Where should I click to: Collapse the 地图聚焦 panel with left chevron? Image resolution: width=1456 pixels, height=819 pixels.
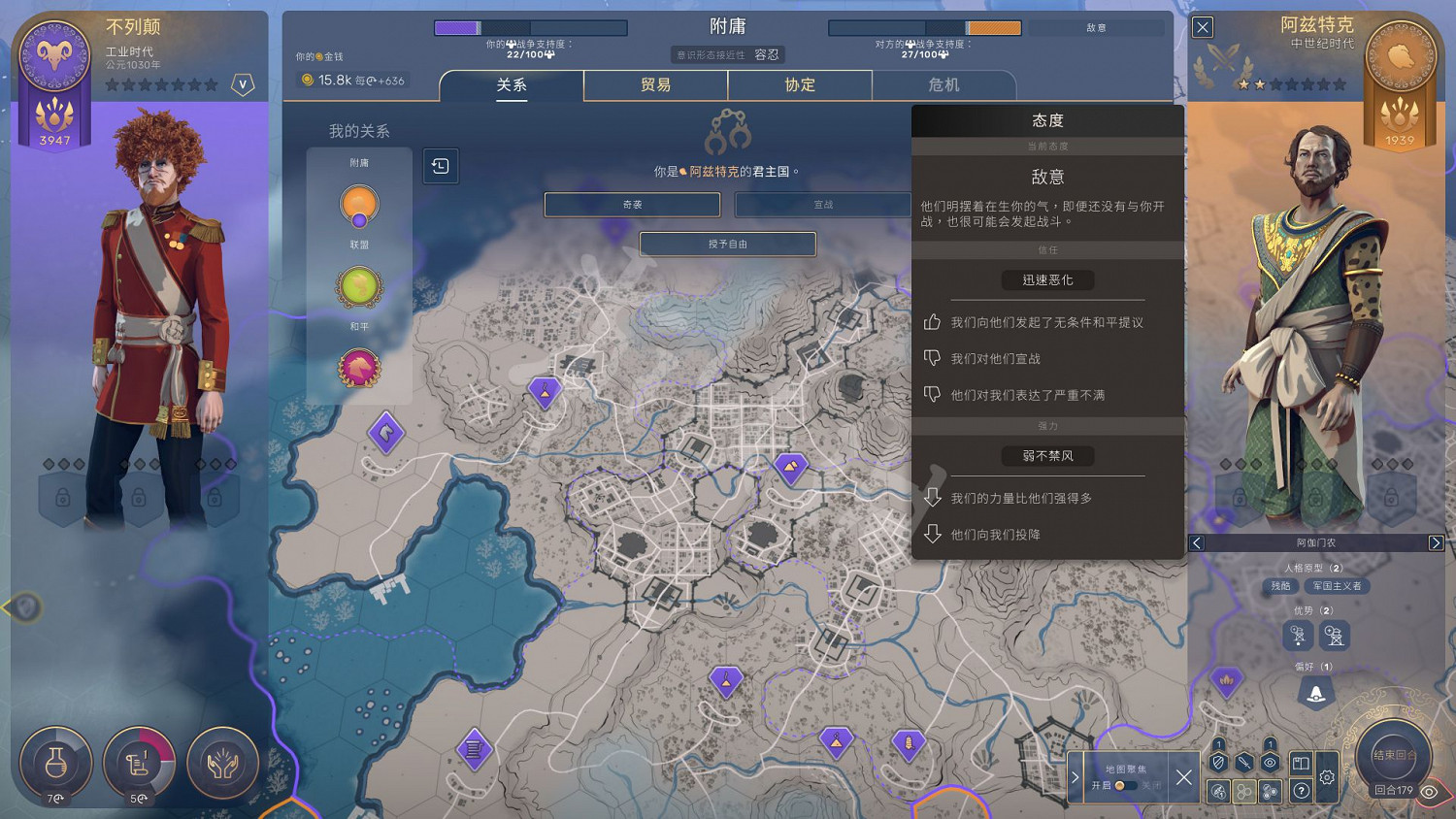click(x=1075, y=776)
